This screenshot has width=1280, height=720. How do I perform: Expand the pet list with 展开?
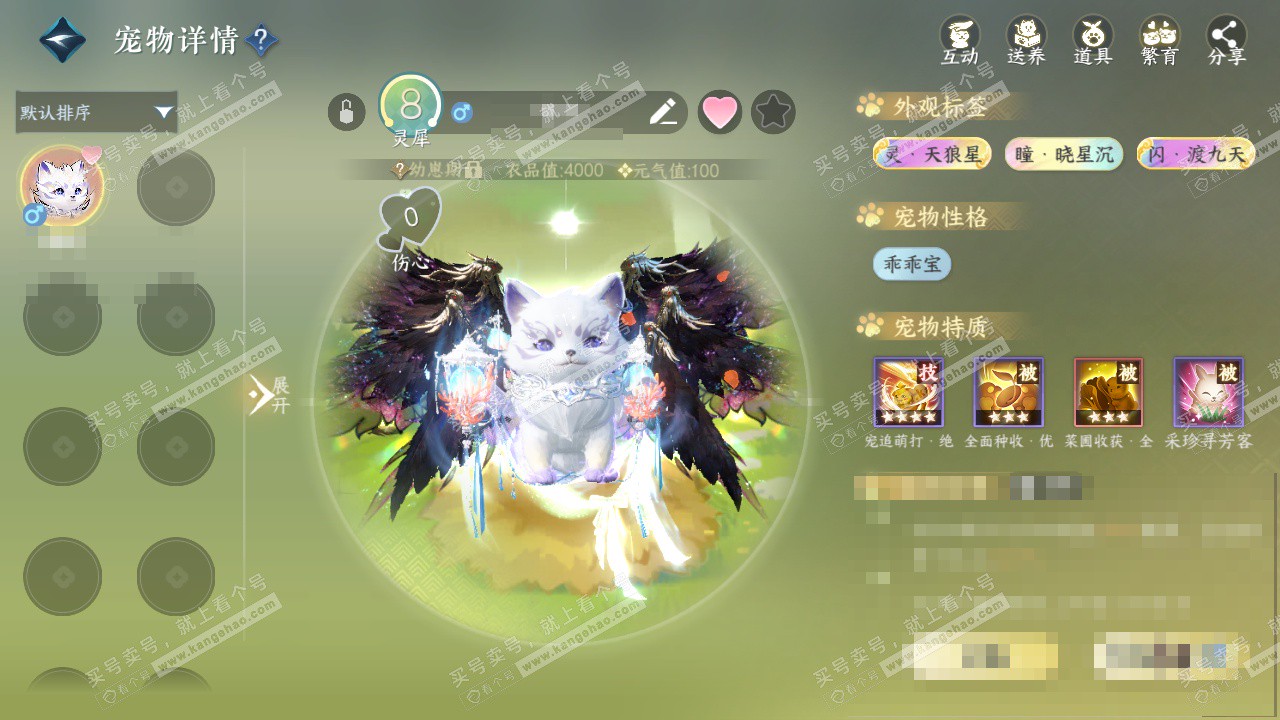(x=268, y=395)
